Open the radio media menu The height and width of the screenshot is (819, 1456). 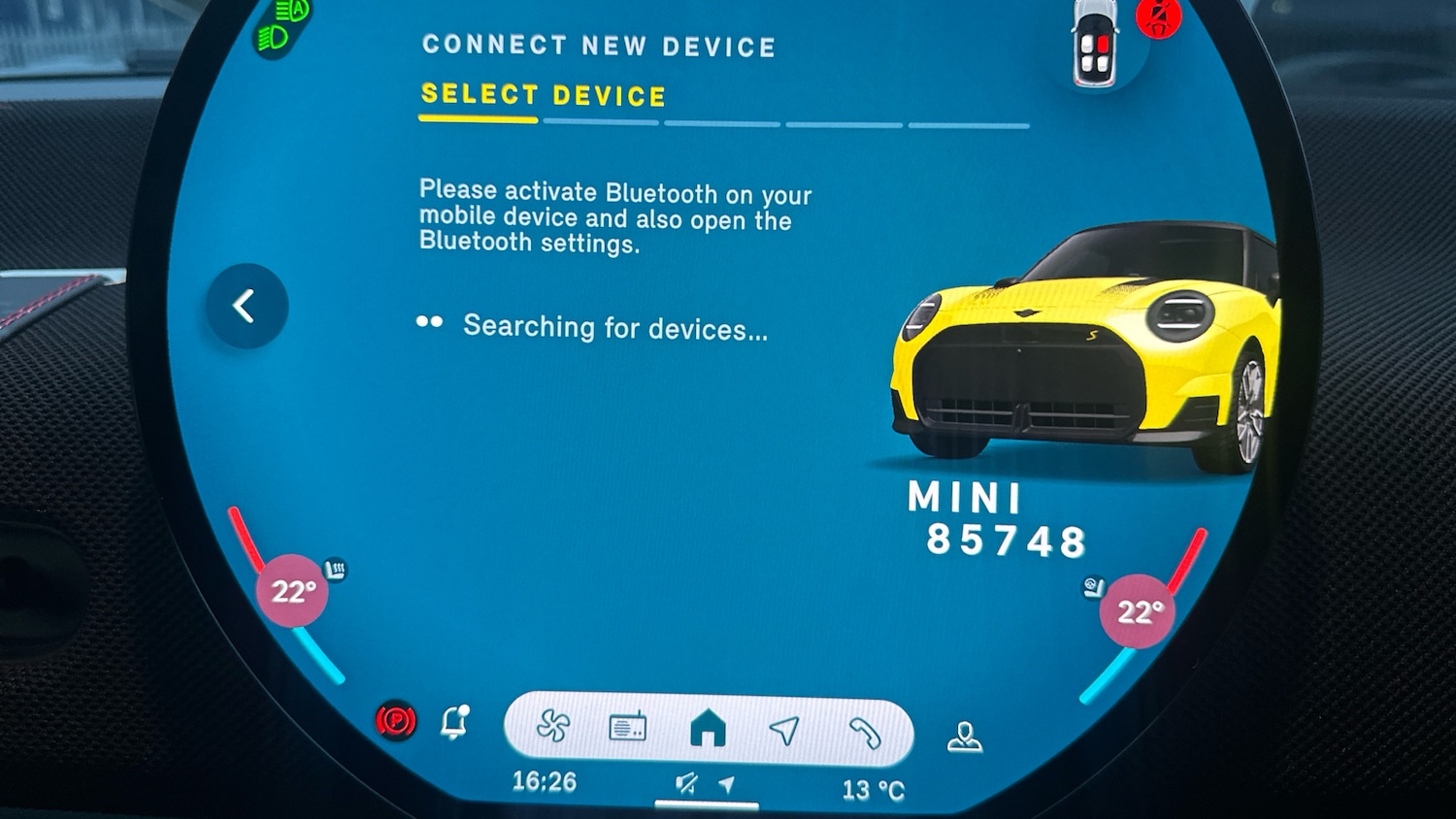(628, 728)
